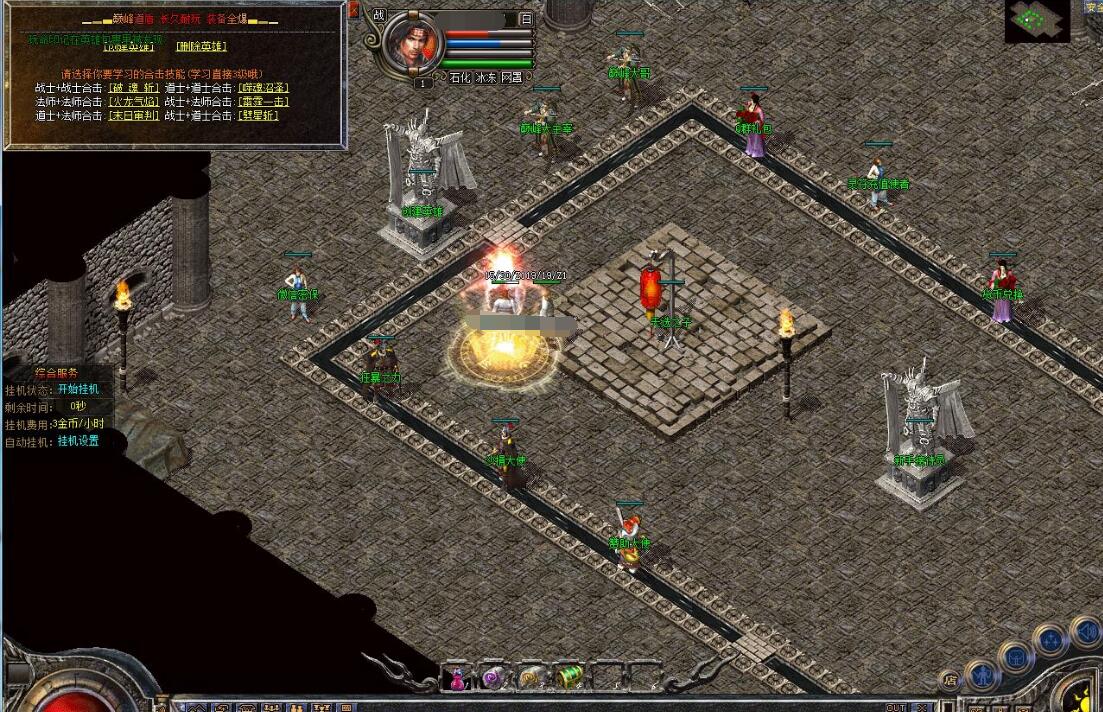1103x712 pixels.
Task: Click the character figure orb button
Action: click(983, 674)
